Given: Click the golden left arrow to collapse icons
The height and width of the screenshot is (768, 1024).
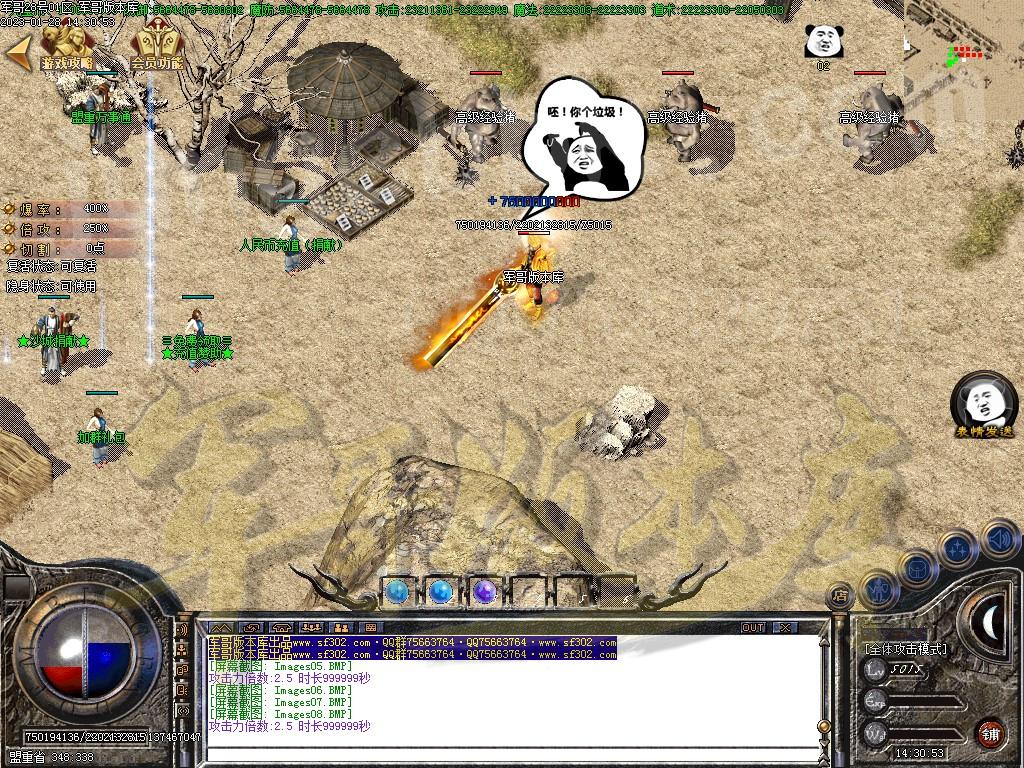Looking at the screenshot, I should point(17,52).
